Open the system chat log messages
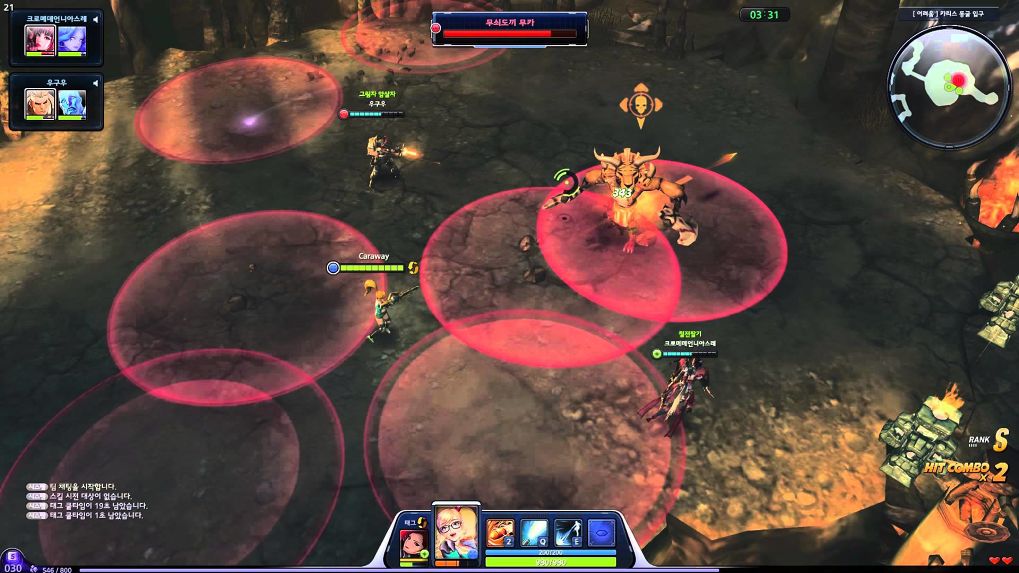The height and width of the screenshot is (573, 1019). click(x=88, y=501)
